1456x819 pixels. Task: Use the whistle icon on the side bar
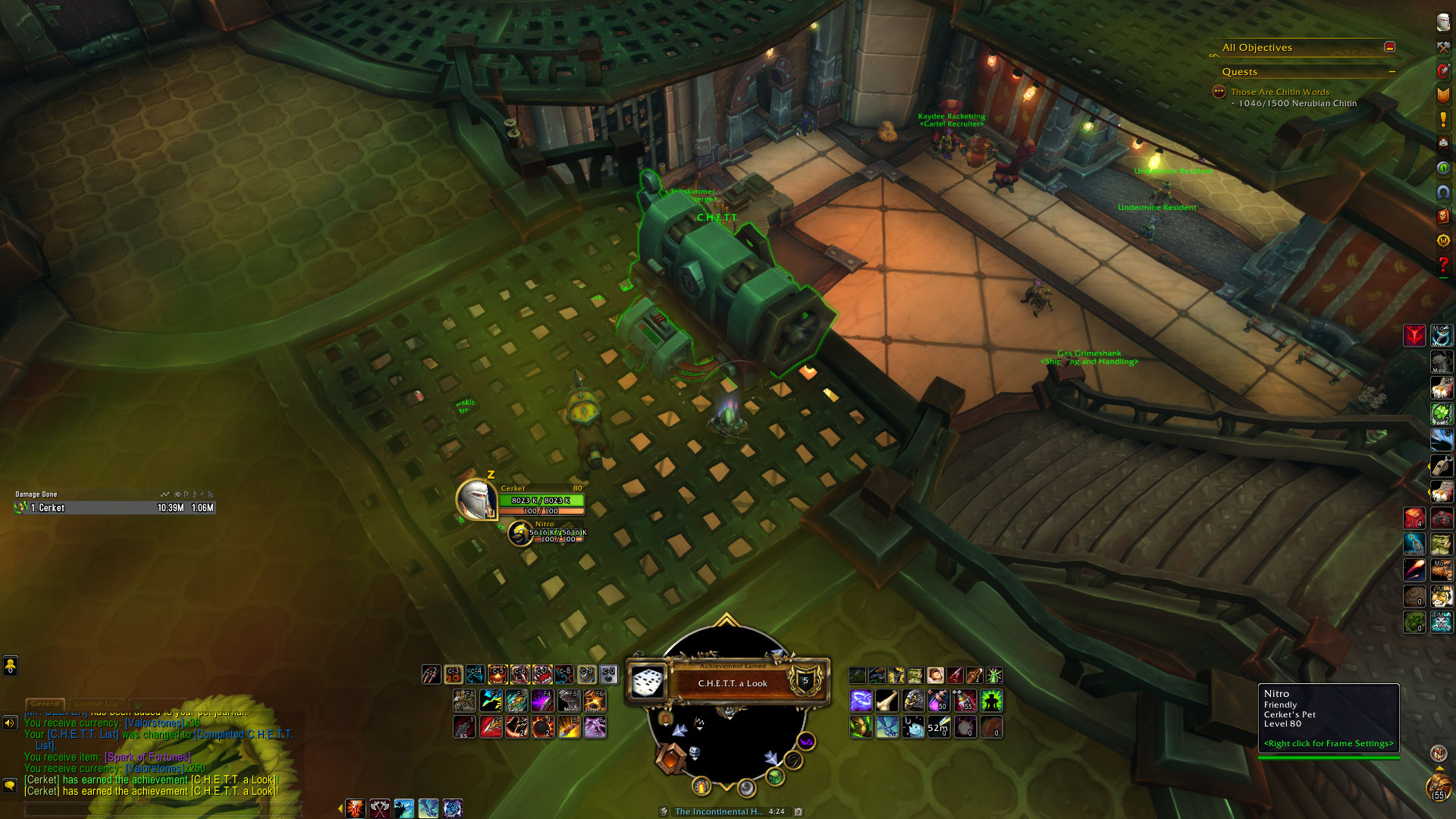[1441, 465]
